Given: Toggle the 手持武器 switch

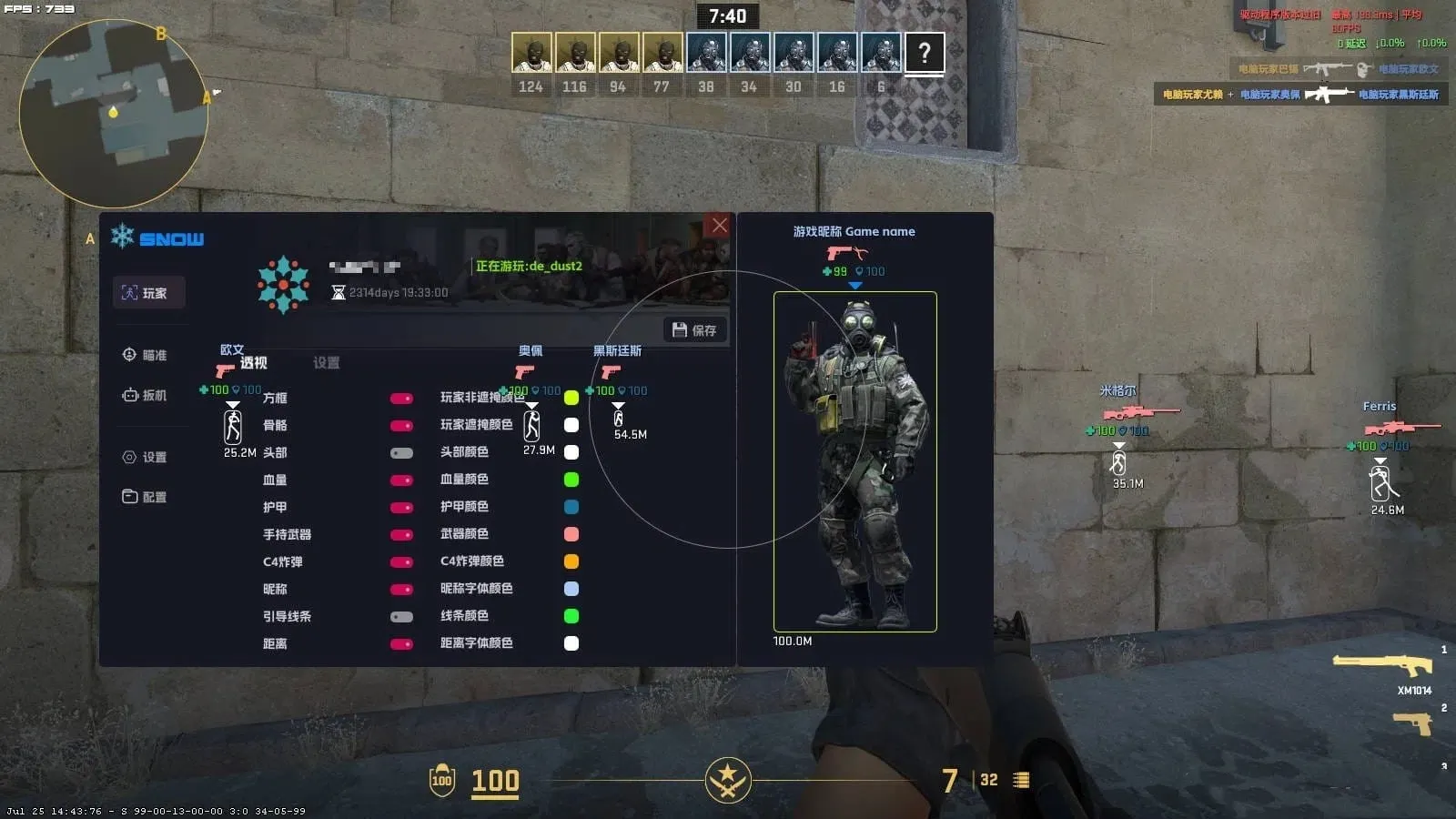Looking at the screenshot, I should 401,535.
